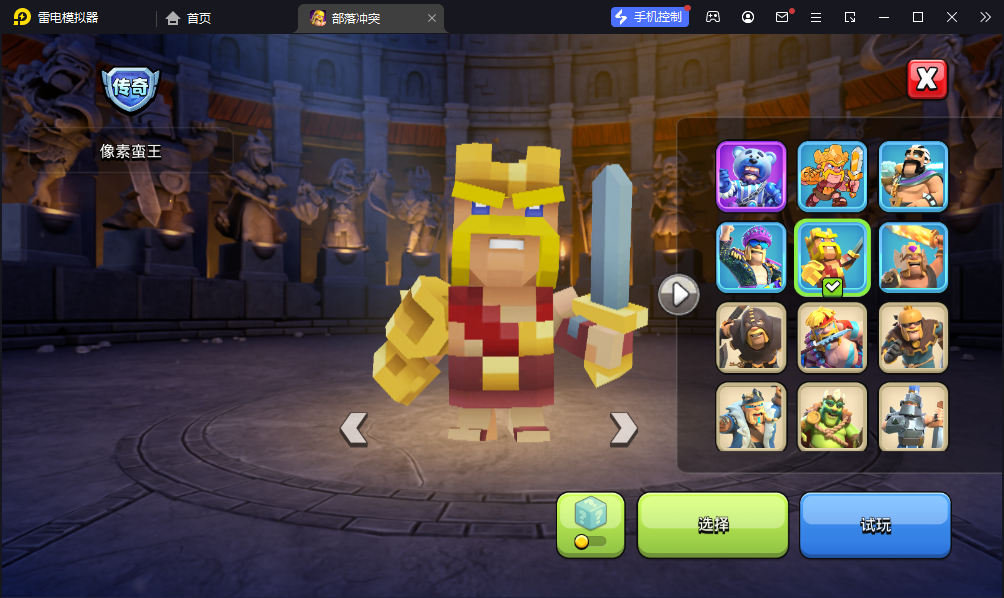Viewport: 1004px width, 598px height.
Task: Select the icy blue-bearded king skin
Action: coord(751,416)
